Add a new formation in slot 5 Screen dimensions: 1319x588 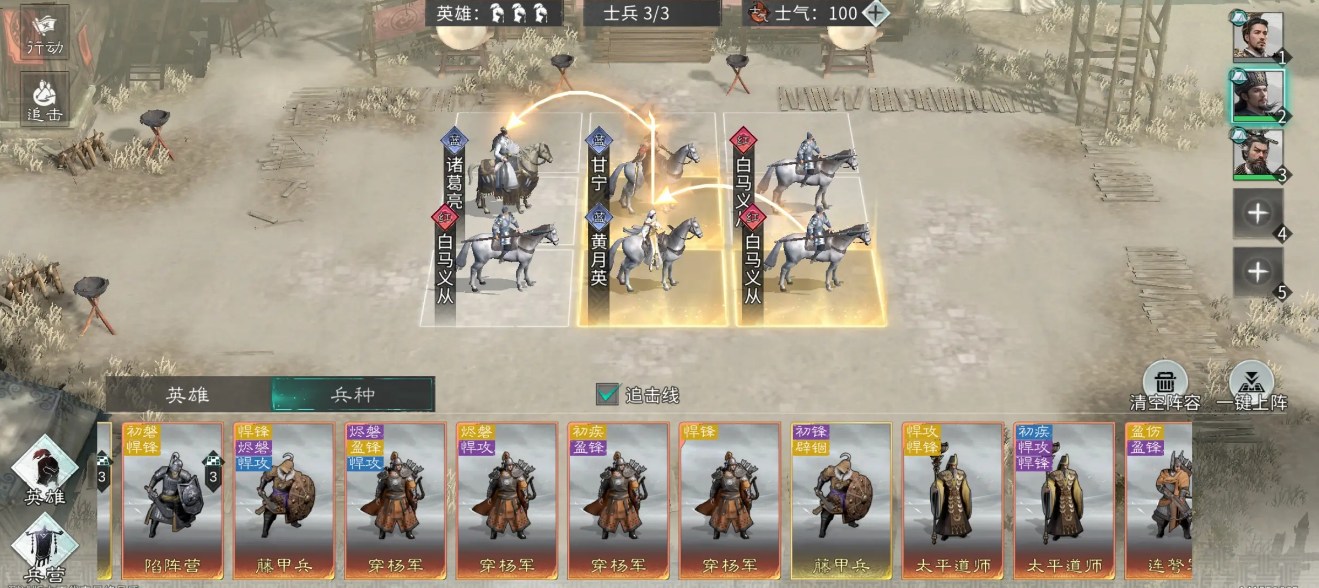pyautogui.click(x=1257, y=272)
